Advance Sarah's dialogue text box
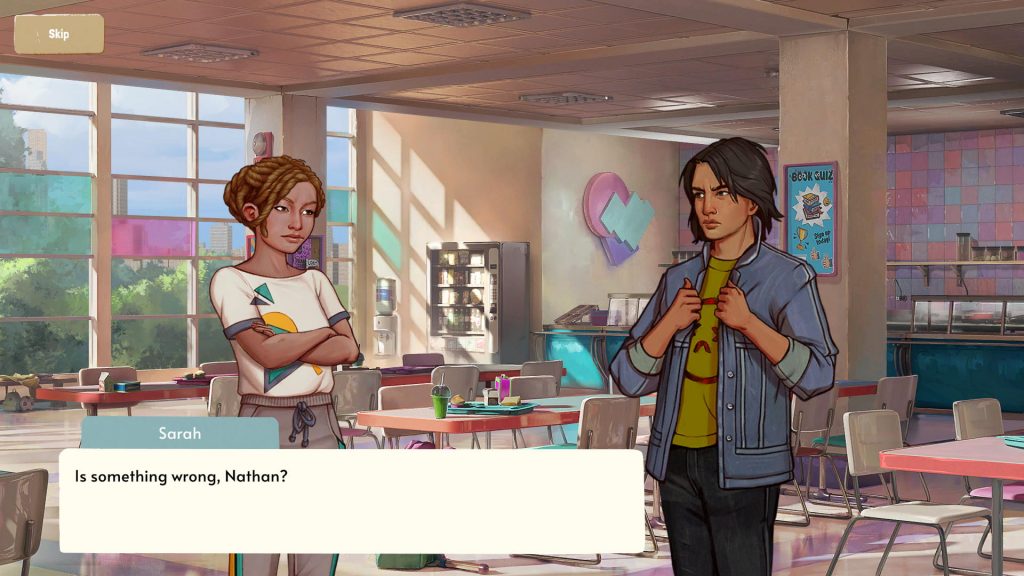 coord(351,501)
